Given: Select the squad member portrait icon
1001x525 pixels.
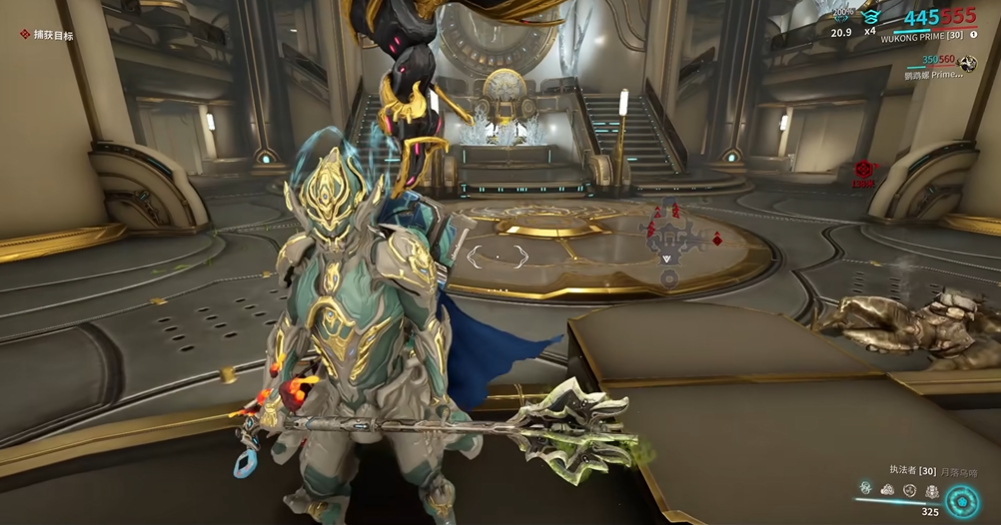Looking at the screenshot, I should [966, 64].
